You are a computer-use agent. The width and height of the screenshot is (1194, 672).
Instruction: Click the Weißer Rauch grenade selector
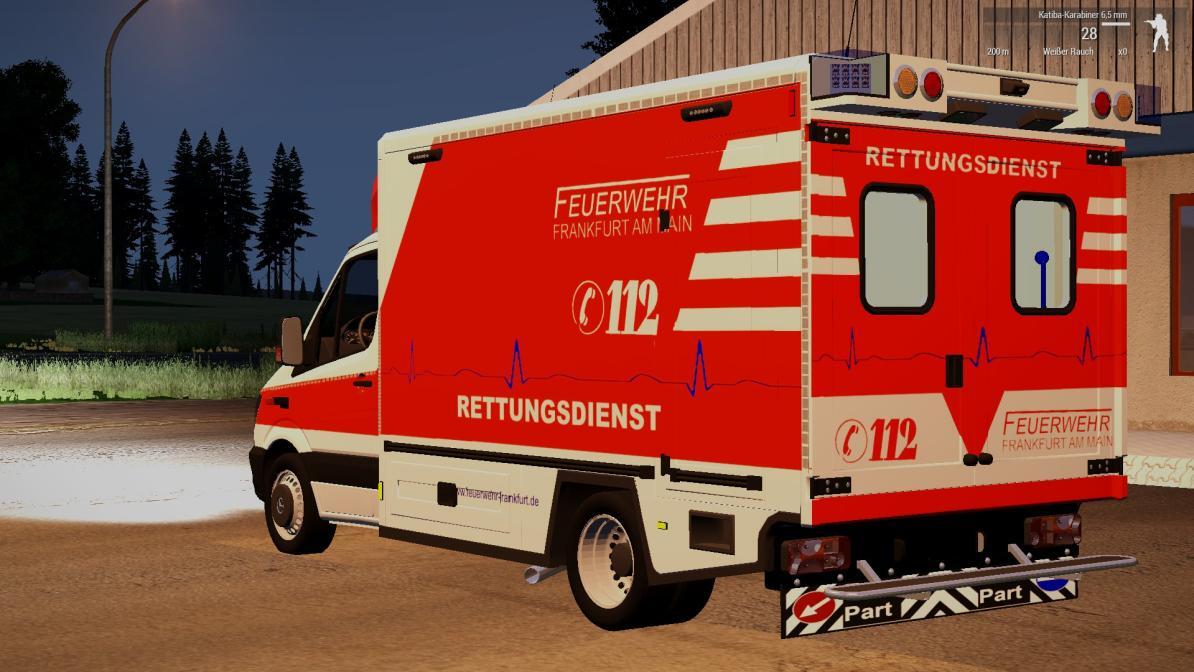[x=1067, y=51]
